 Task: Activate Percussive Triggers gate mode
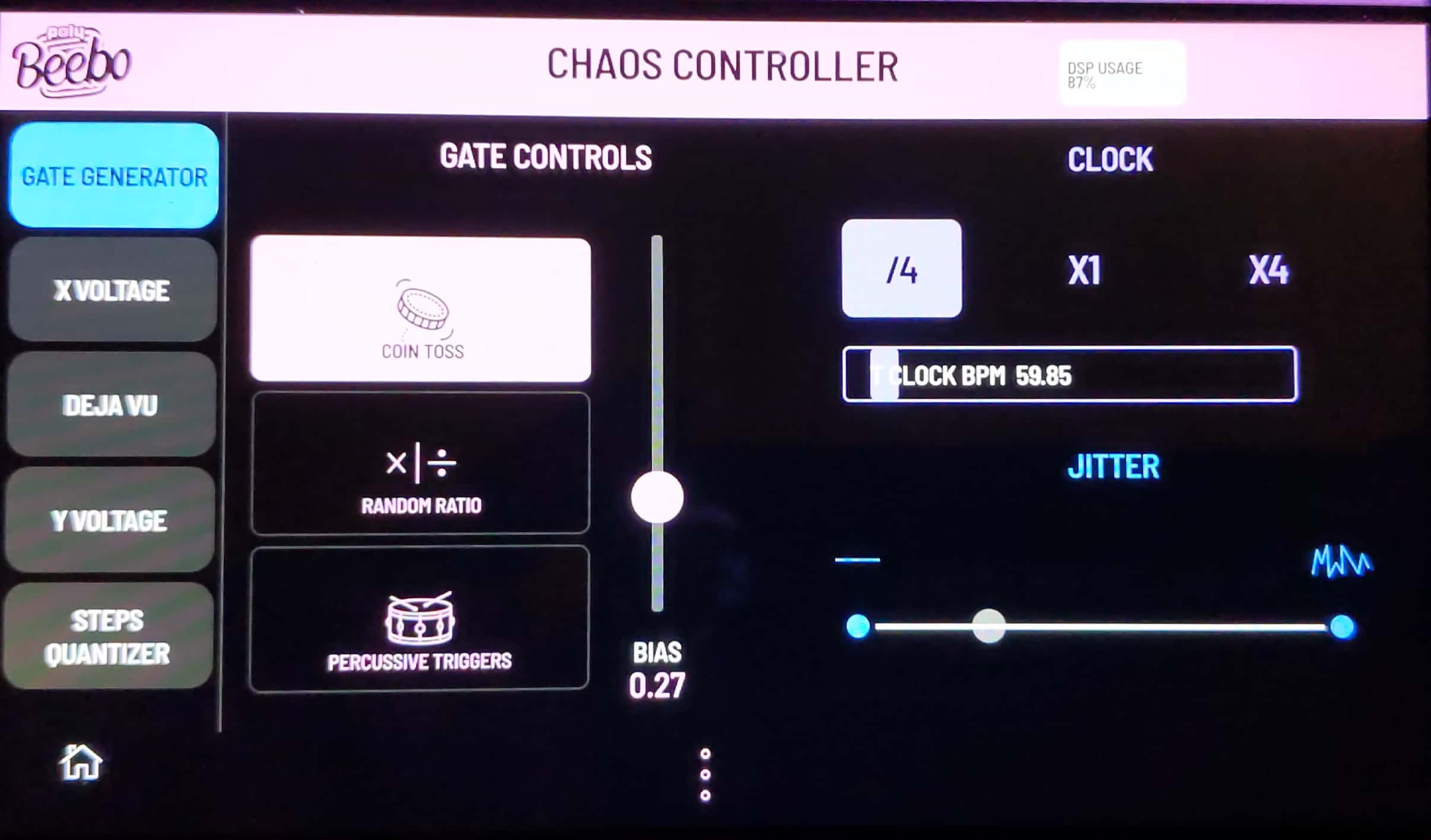point(419,618)
